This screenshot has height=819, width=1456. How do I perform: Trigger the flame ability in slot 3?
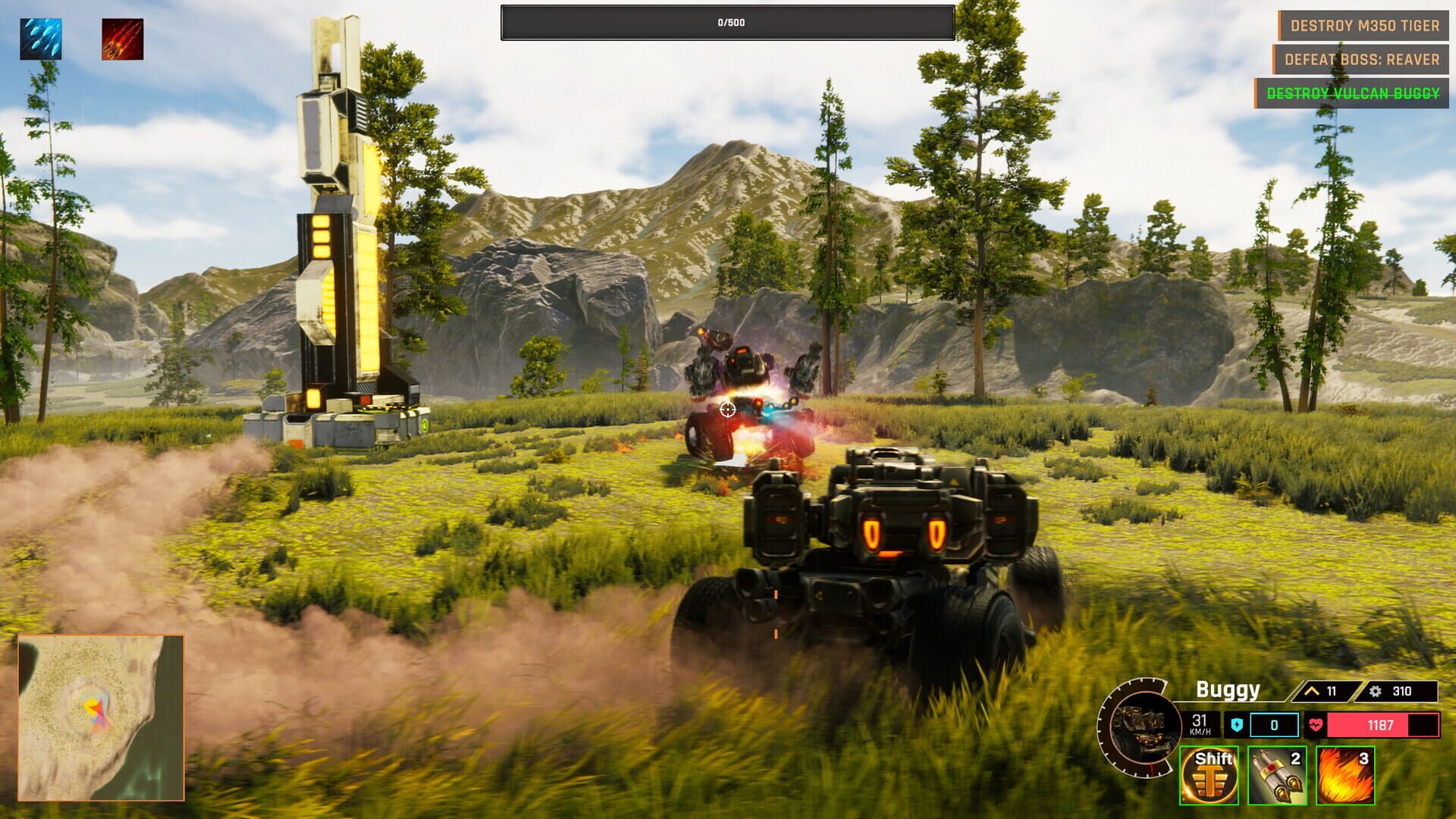tap(1345, 775)
